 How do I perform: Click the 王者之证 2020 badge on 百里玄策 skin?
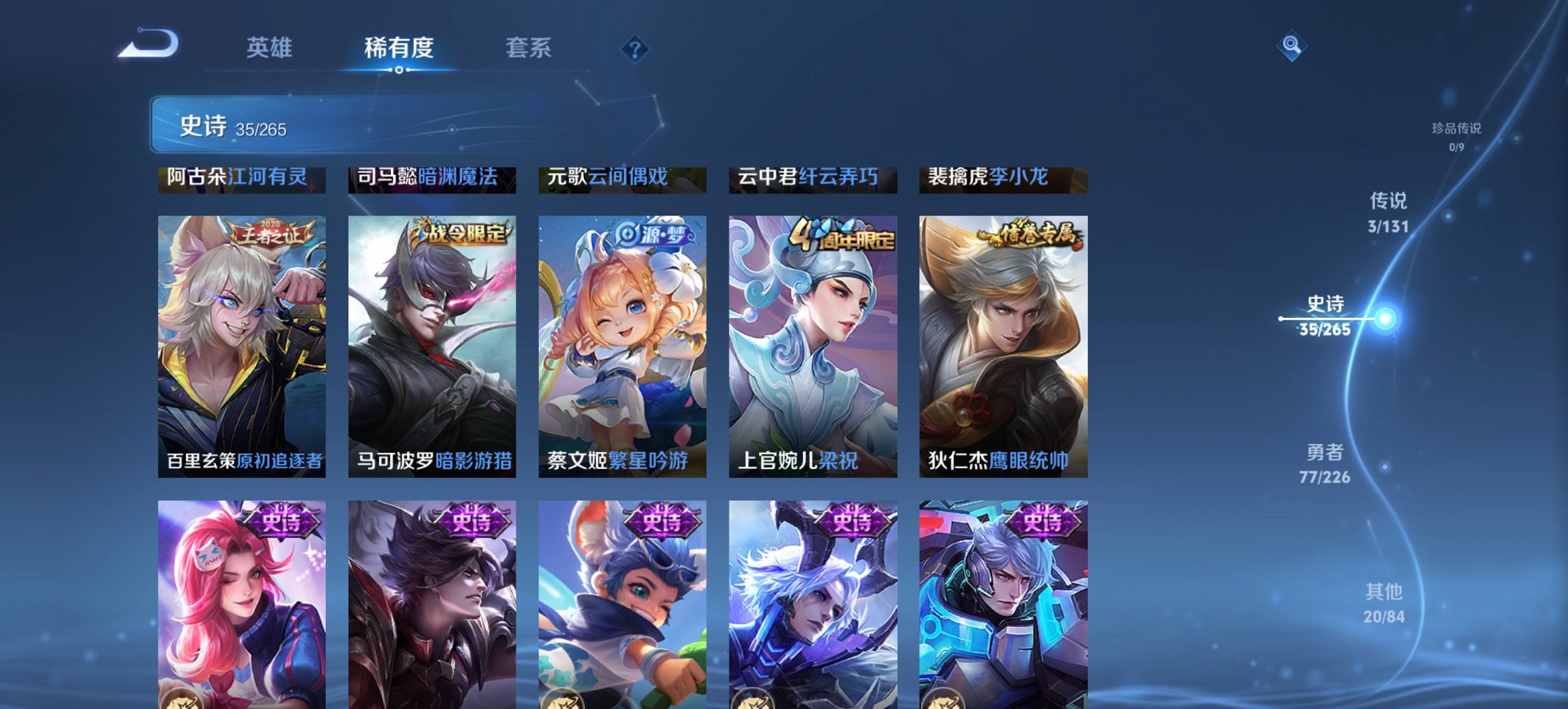(x=270, y=232)
